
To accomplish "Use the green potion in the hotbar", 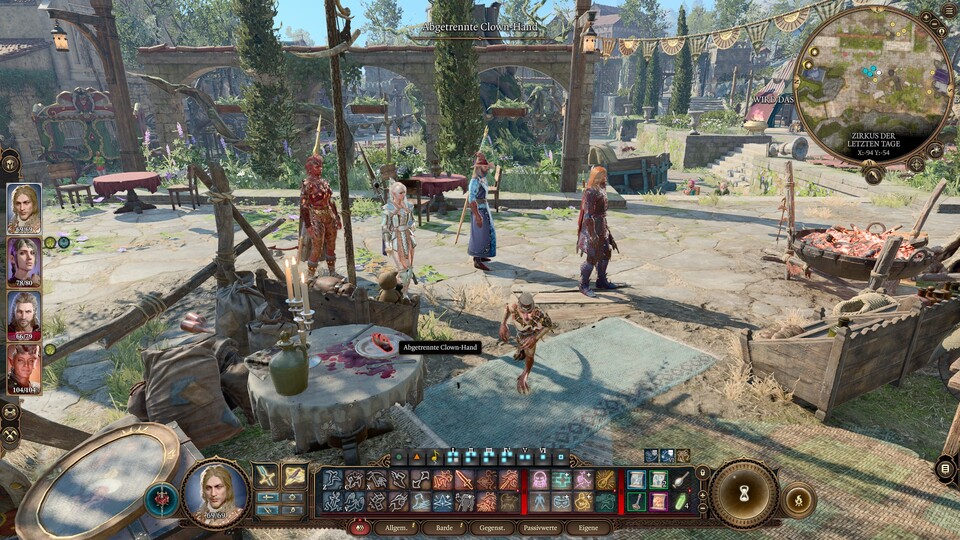I will [x=681, y=500].
